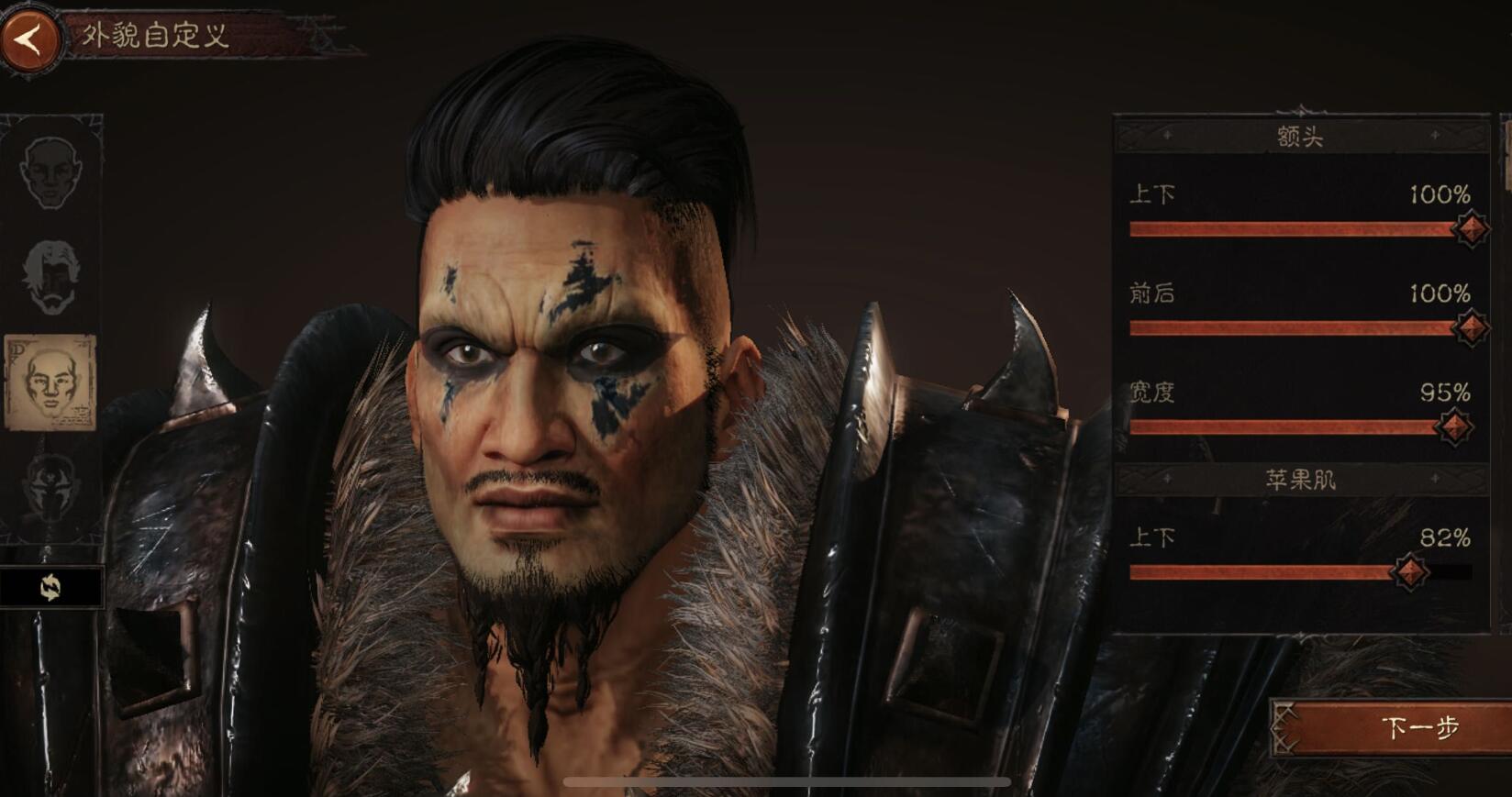Open the face preset tab
Viewport: 1512px width, 797px height.
(50, 172)
